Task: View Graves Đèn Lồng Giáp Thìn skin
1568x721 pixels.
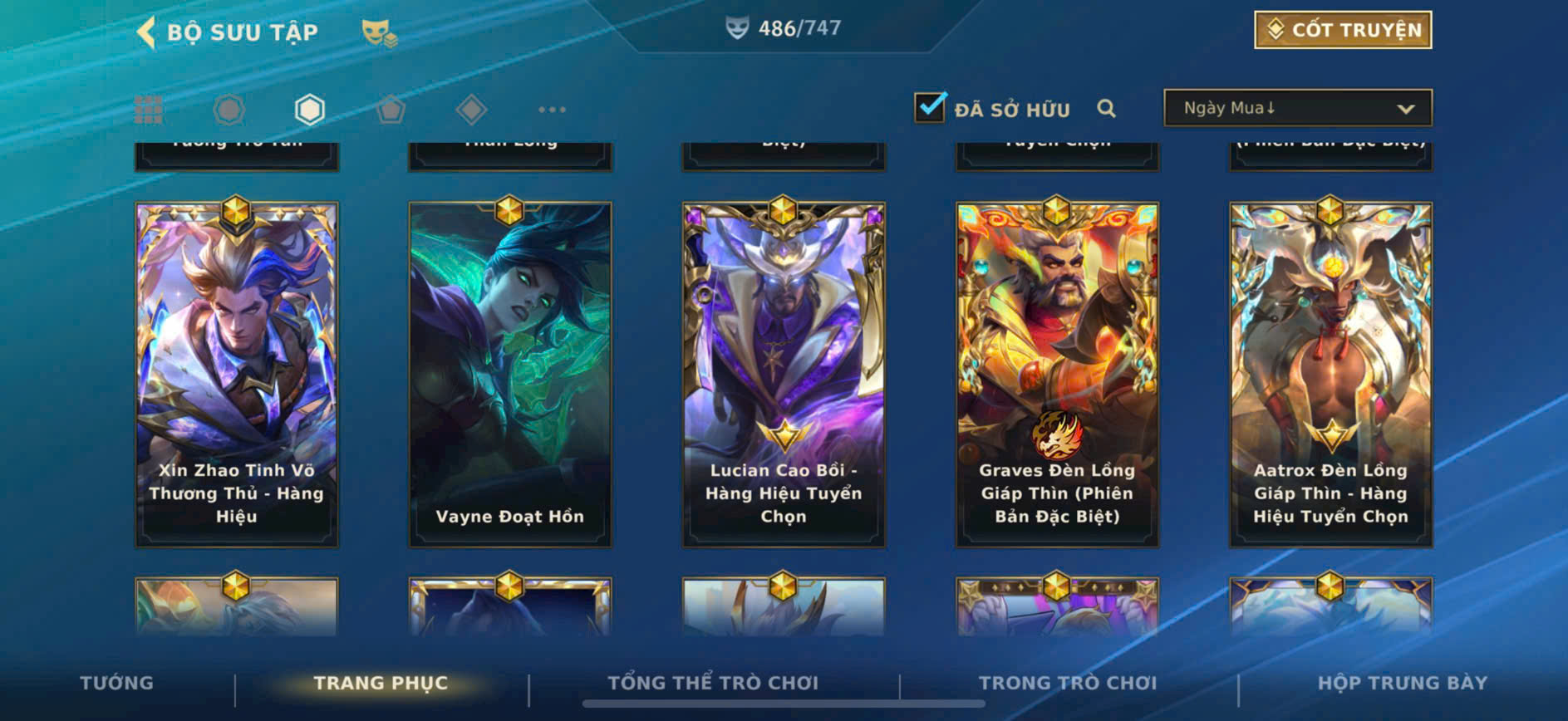Action: pos(1057,374)
